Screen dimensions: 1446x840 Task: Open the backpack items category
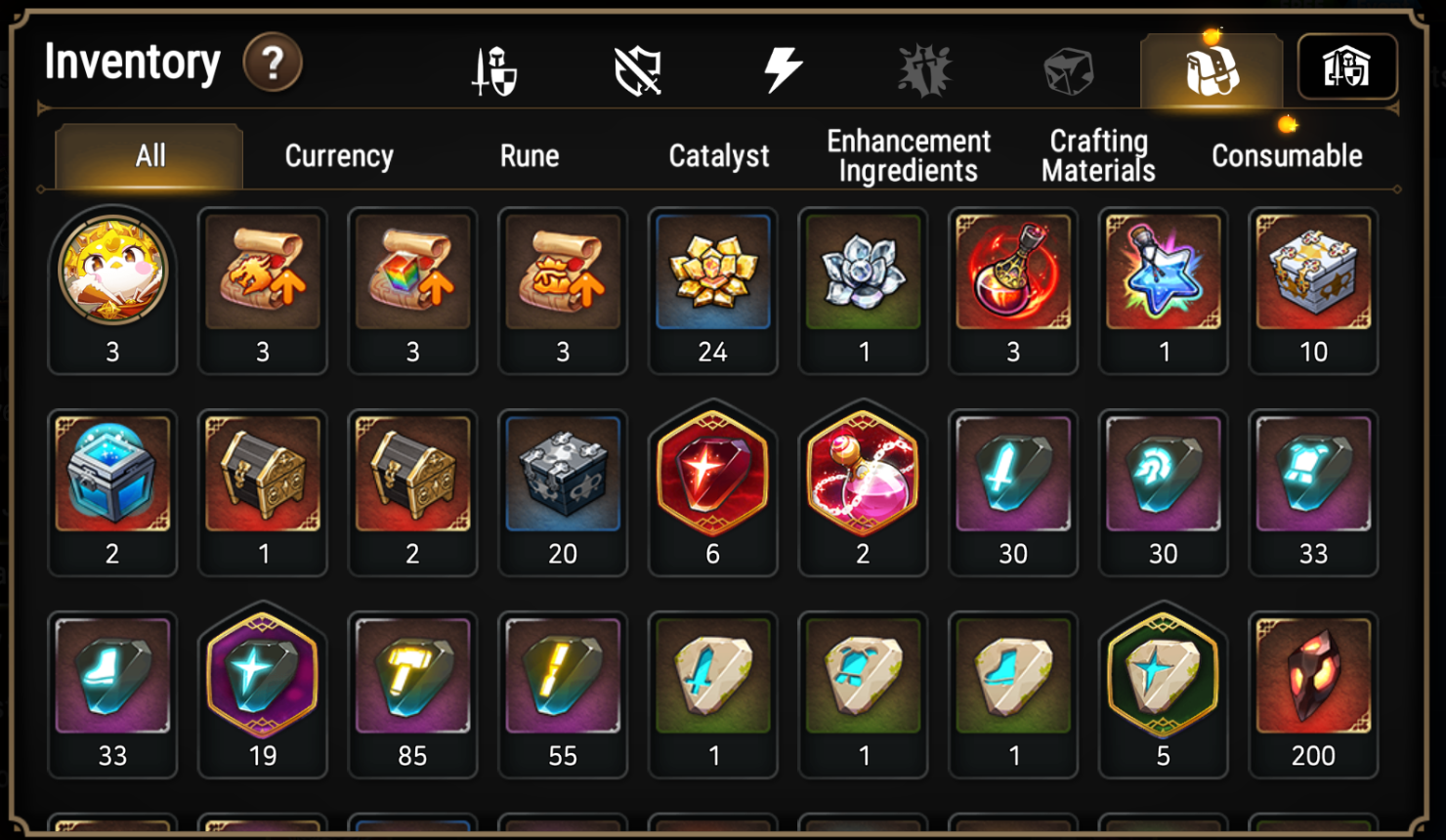click(x=1212, y=66)
